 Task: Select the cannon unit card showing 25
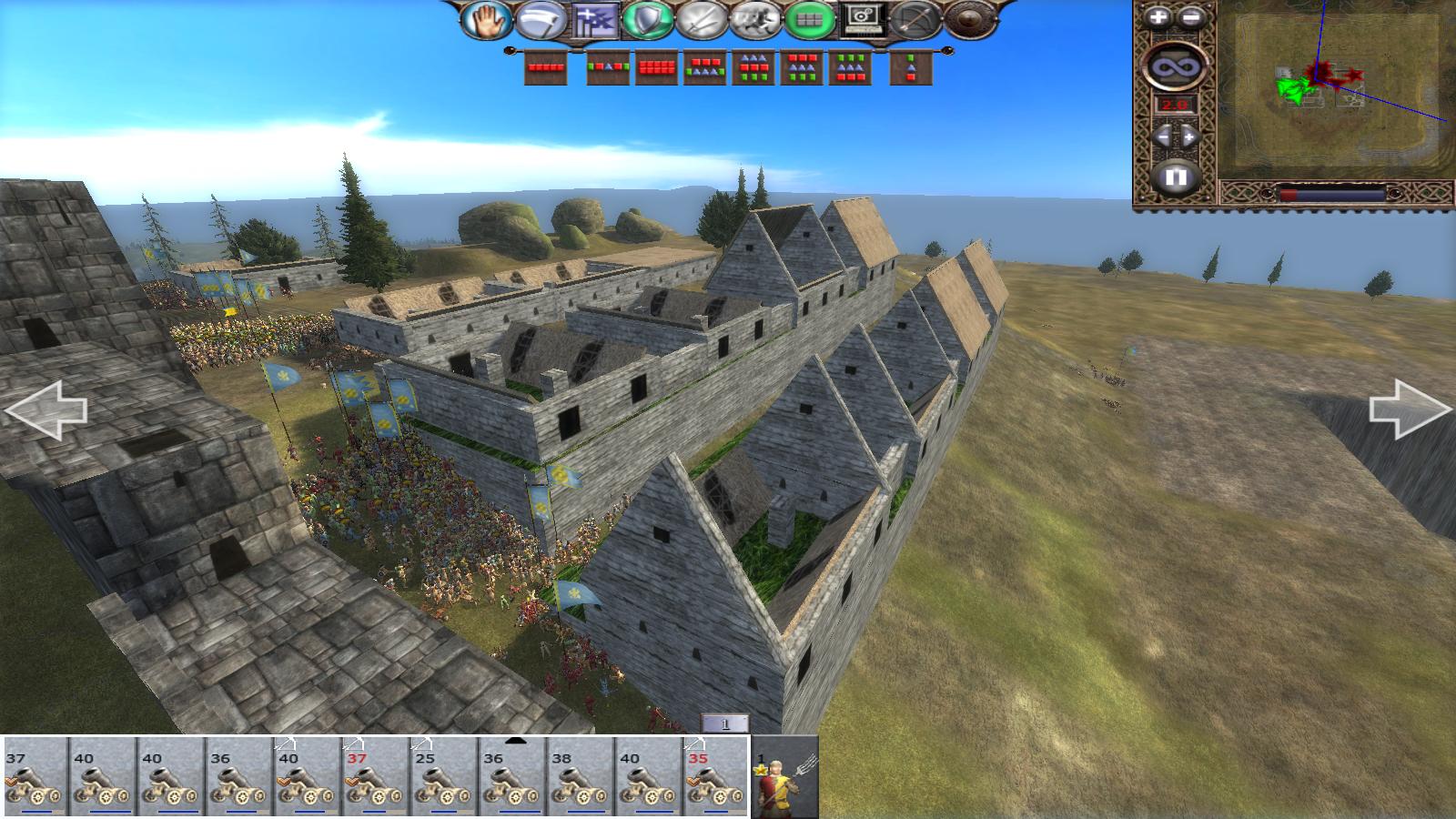coord(444,777)
